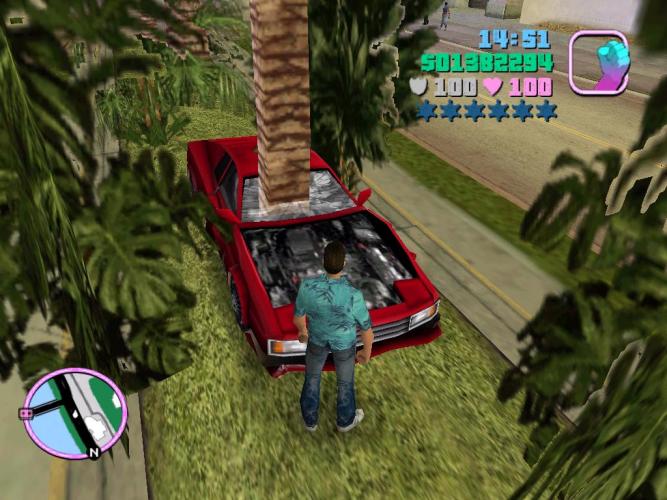
Task: Select the fist weapon icon
Action: [x=598, y=61]
